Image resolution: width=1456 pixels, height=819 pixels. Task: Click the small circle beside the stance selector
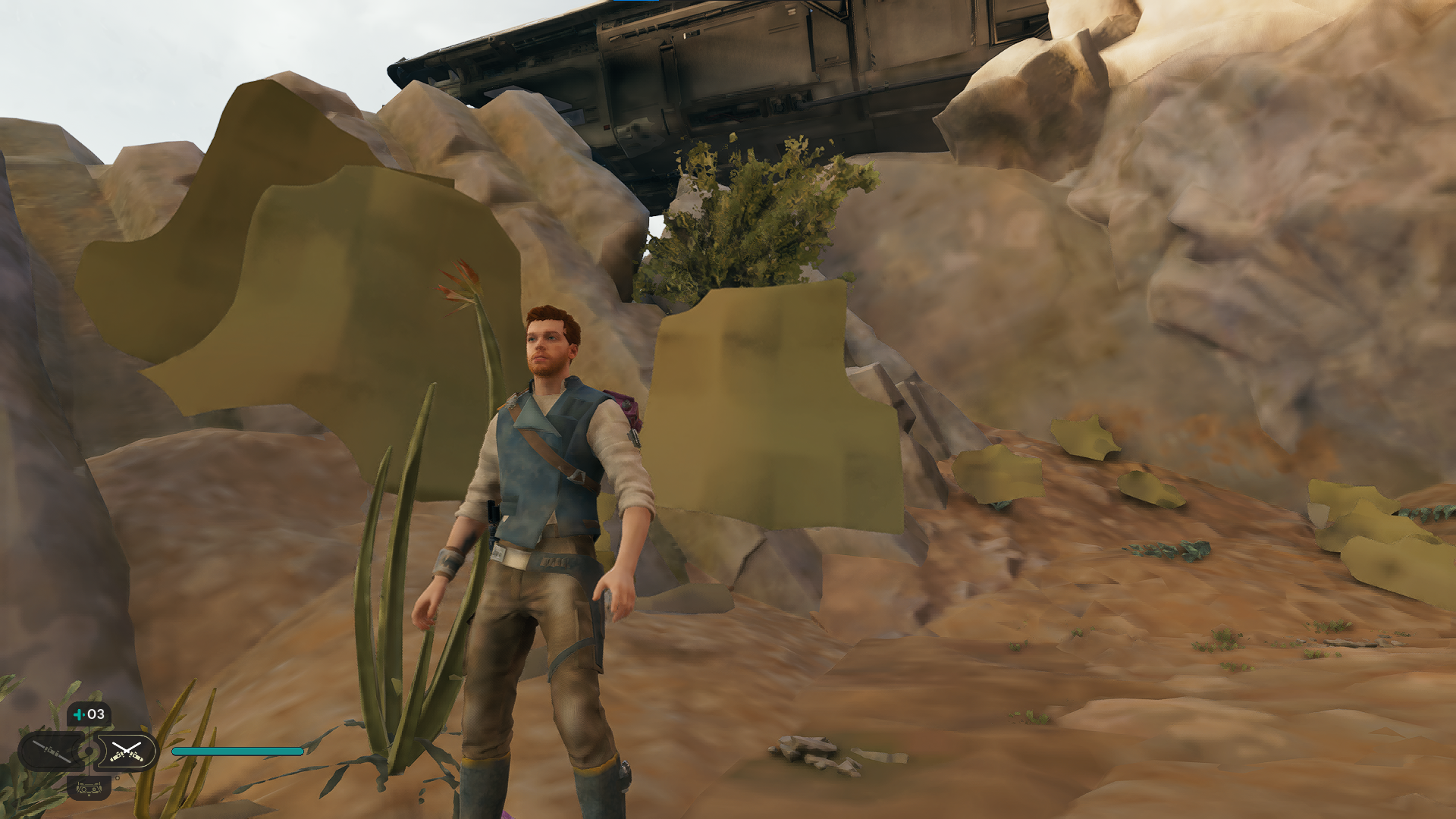coord(118,778)
